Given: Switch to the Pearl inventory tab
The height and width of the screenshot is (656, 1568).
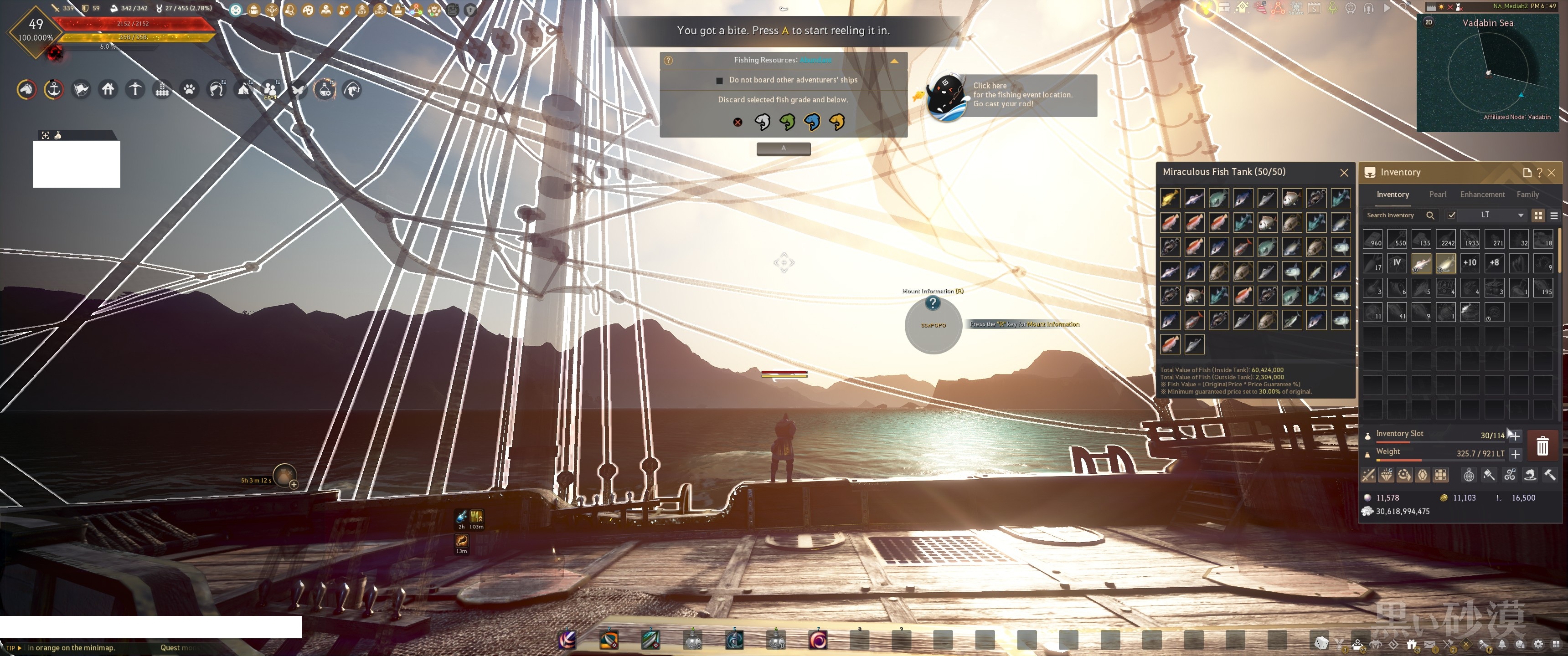Looking at the screenshot, I should pyautogui.click(x=1437, y=195).
